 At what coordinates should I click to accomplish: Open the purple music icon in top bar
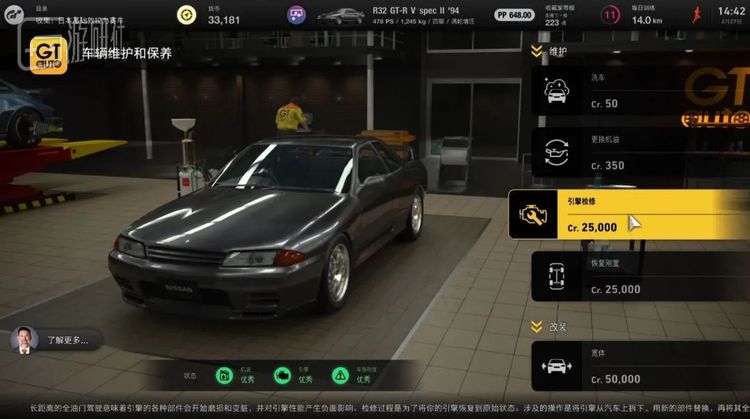(x=297, y=15)
